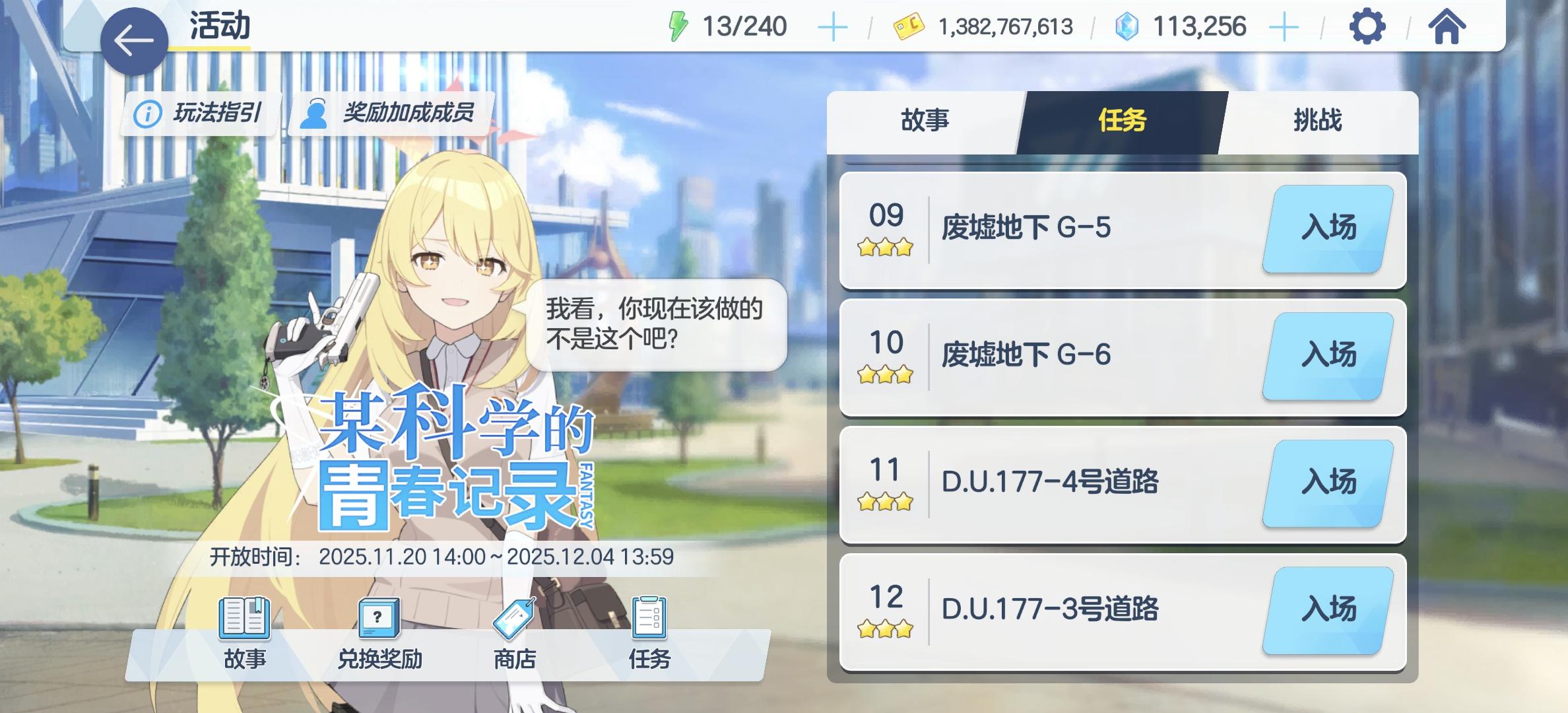Click the plus next to pyroxene count
Viewport: 1568px width, 713px height.
tap(1283, 26)
